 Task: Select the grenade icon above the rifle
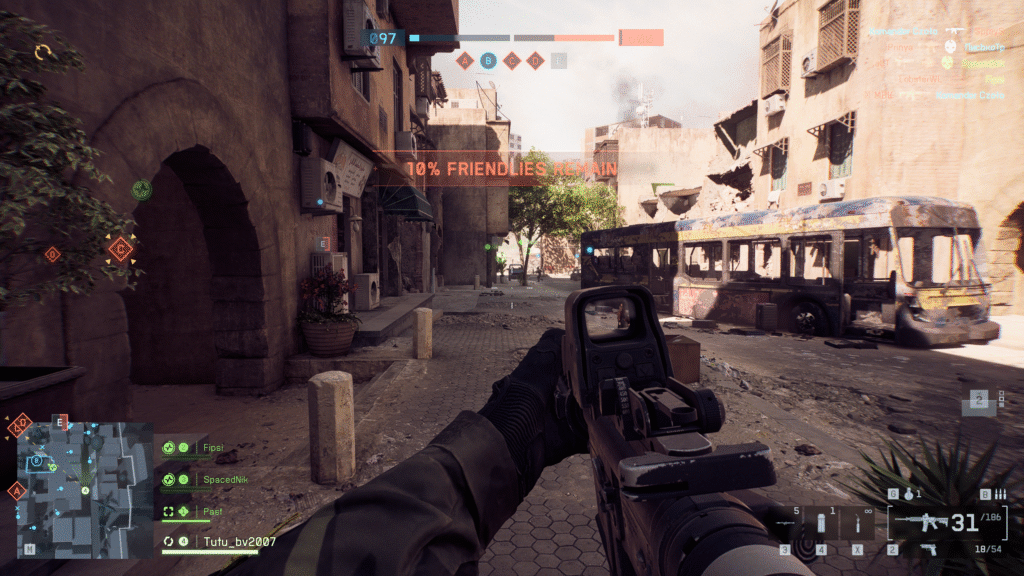pos(908,494)
